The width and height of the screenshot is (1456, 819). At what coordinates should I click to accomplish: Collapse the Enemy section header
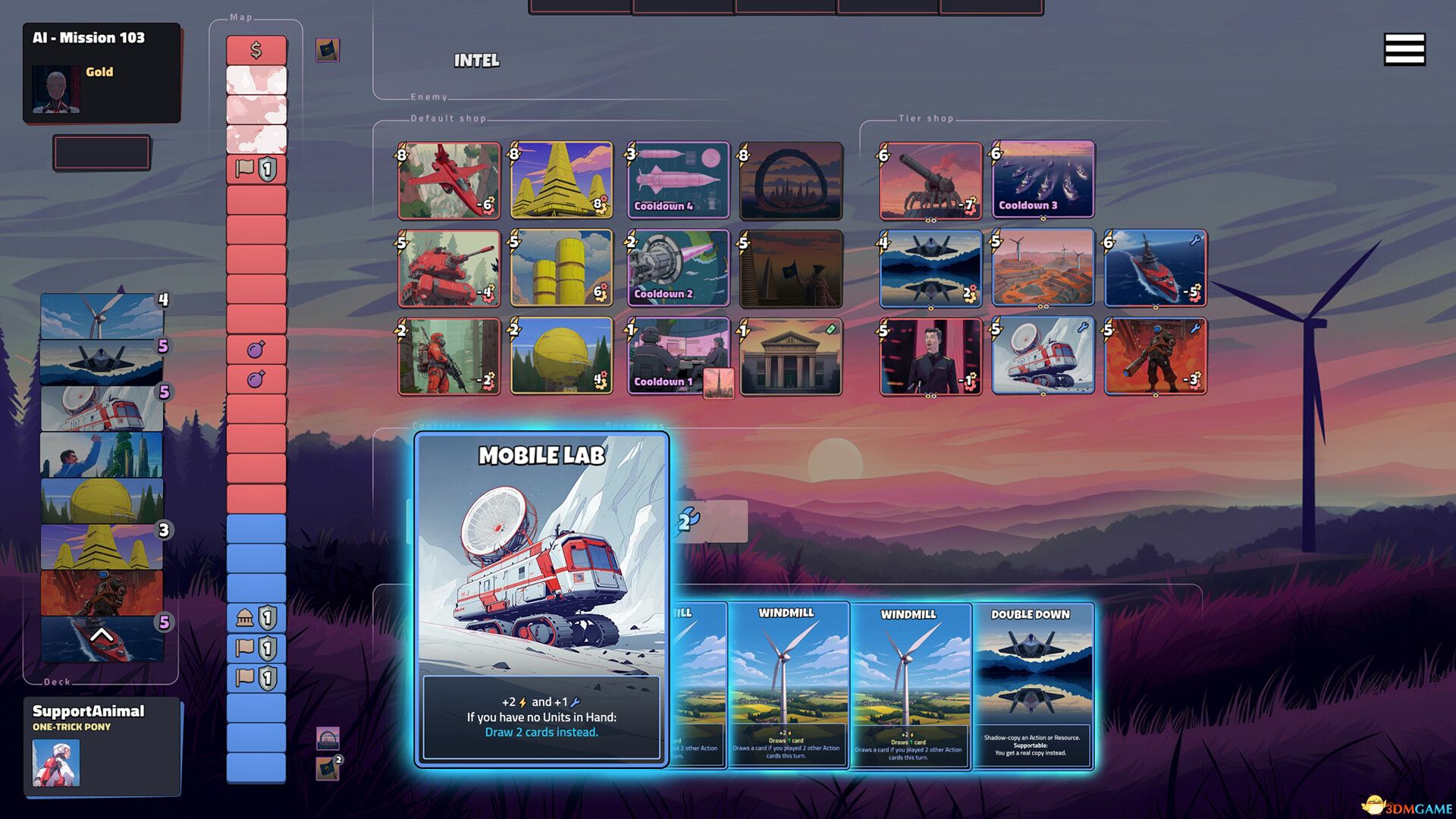(429, 97)
